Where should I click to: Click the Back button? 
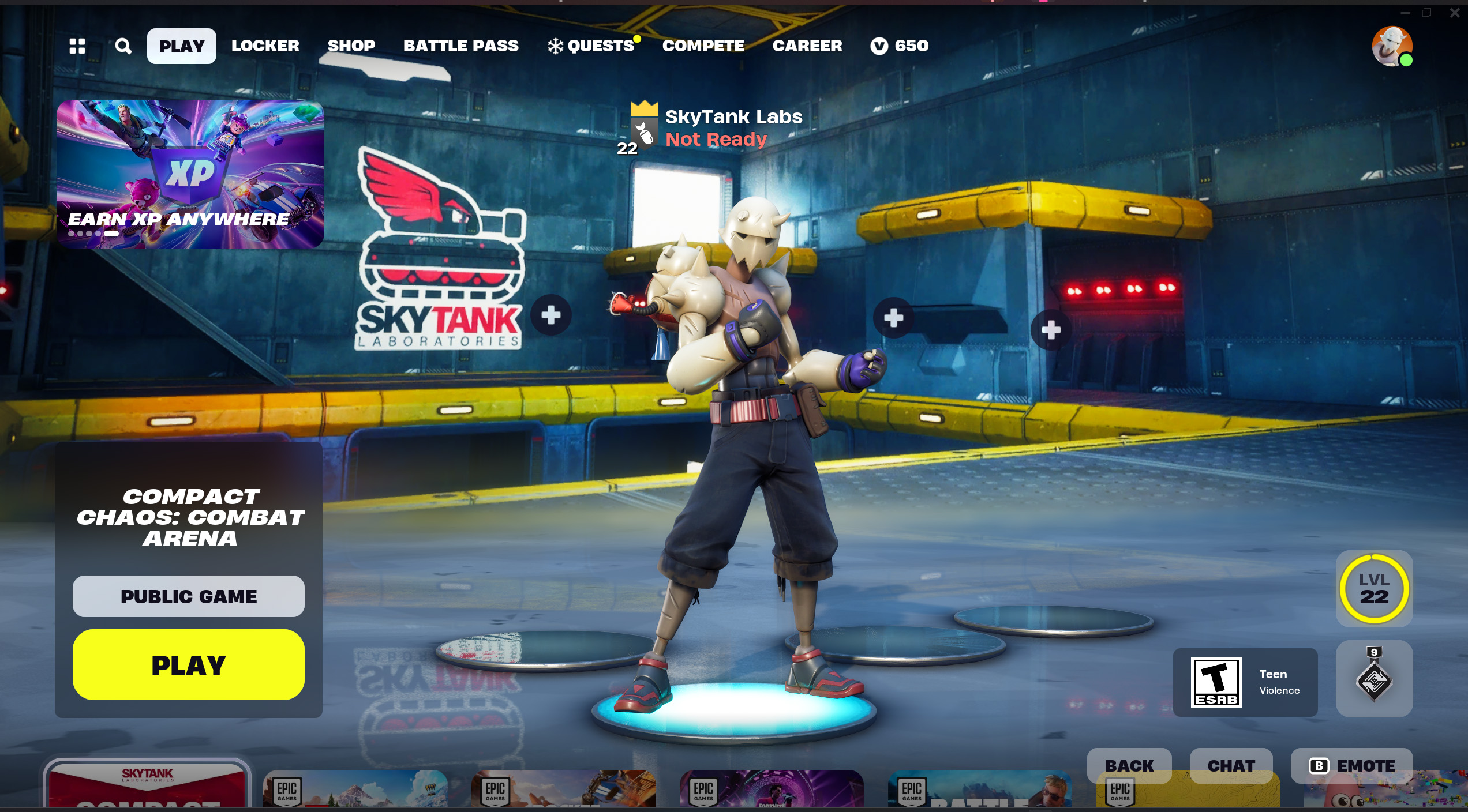[1129, 765]
